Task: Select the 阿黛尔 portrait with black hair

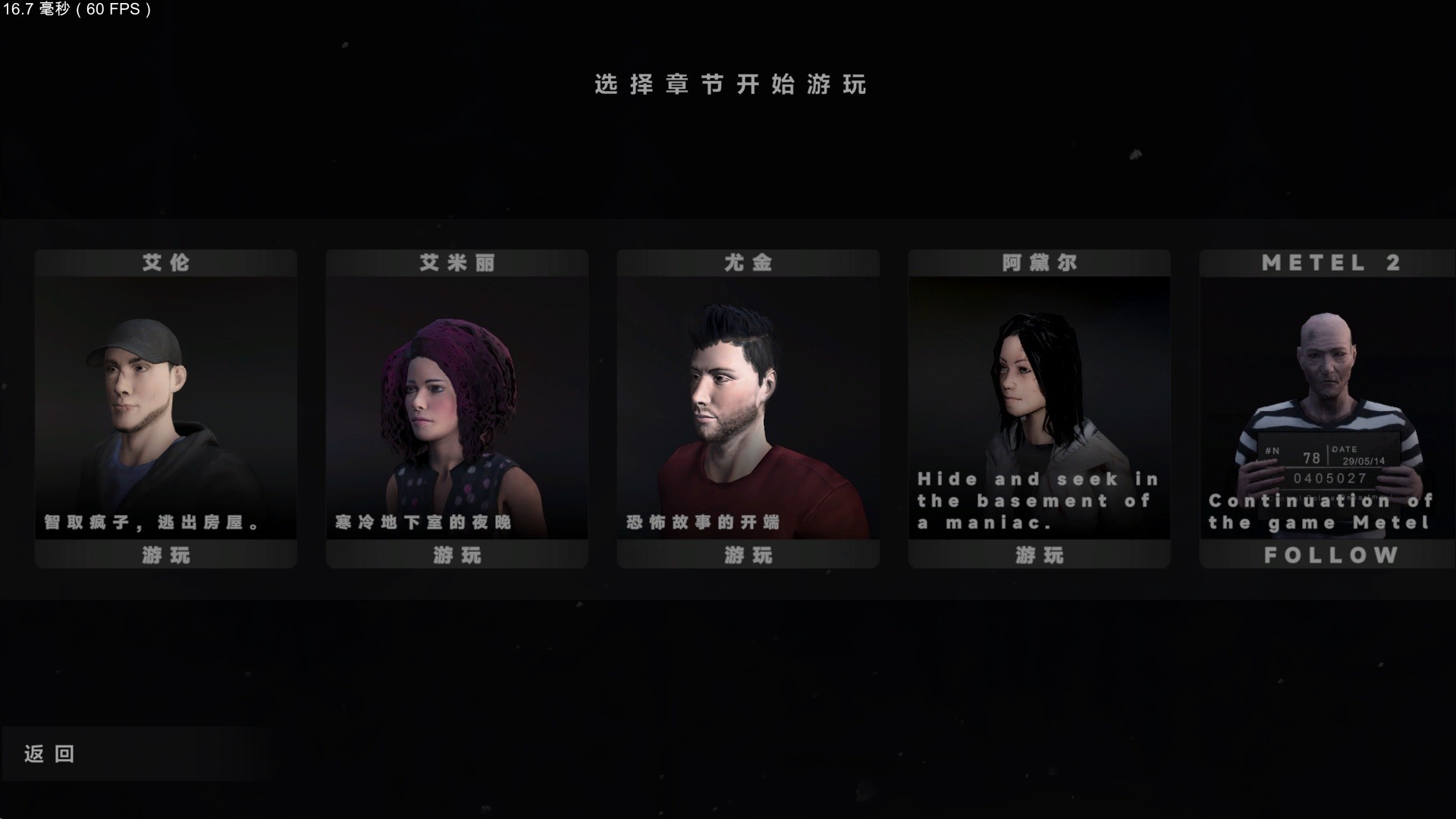Action: point(1039,387)
